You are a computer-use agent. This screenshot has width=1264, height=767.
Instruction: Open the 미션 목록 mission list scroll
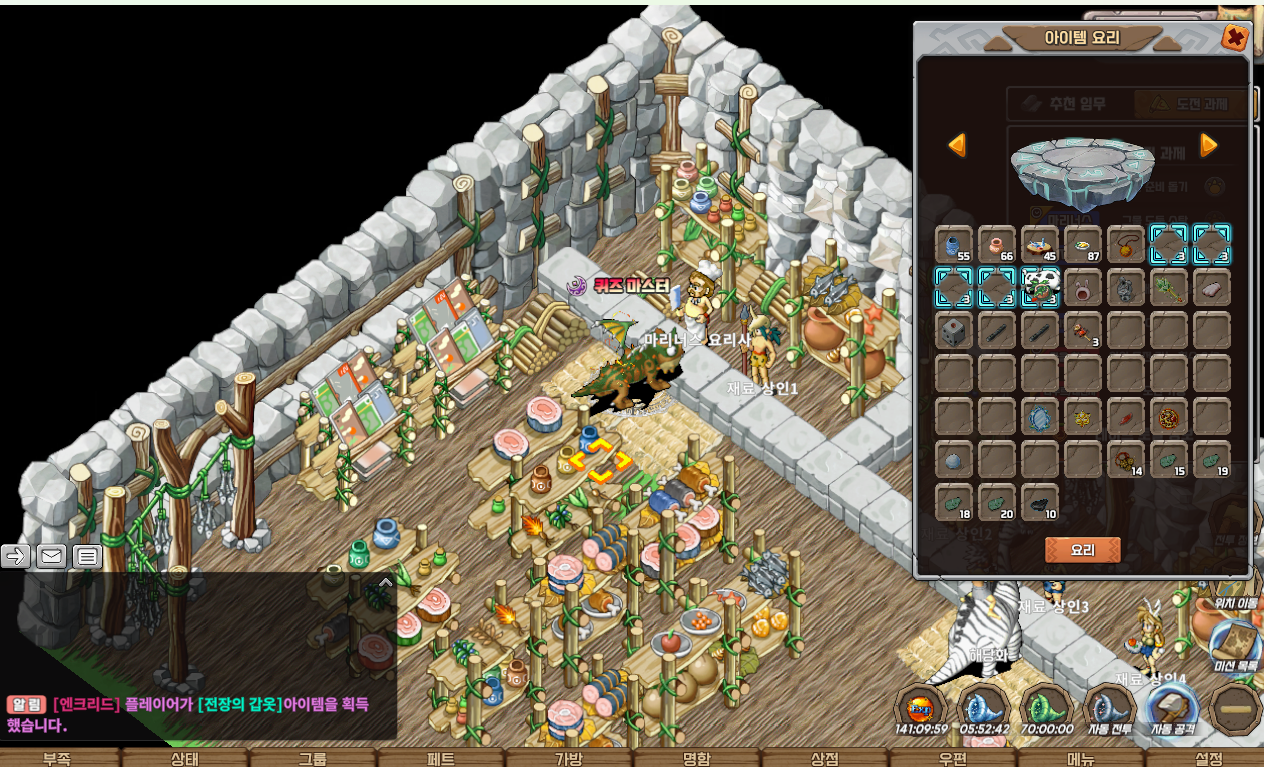1236,645
